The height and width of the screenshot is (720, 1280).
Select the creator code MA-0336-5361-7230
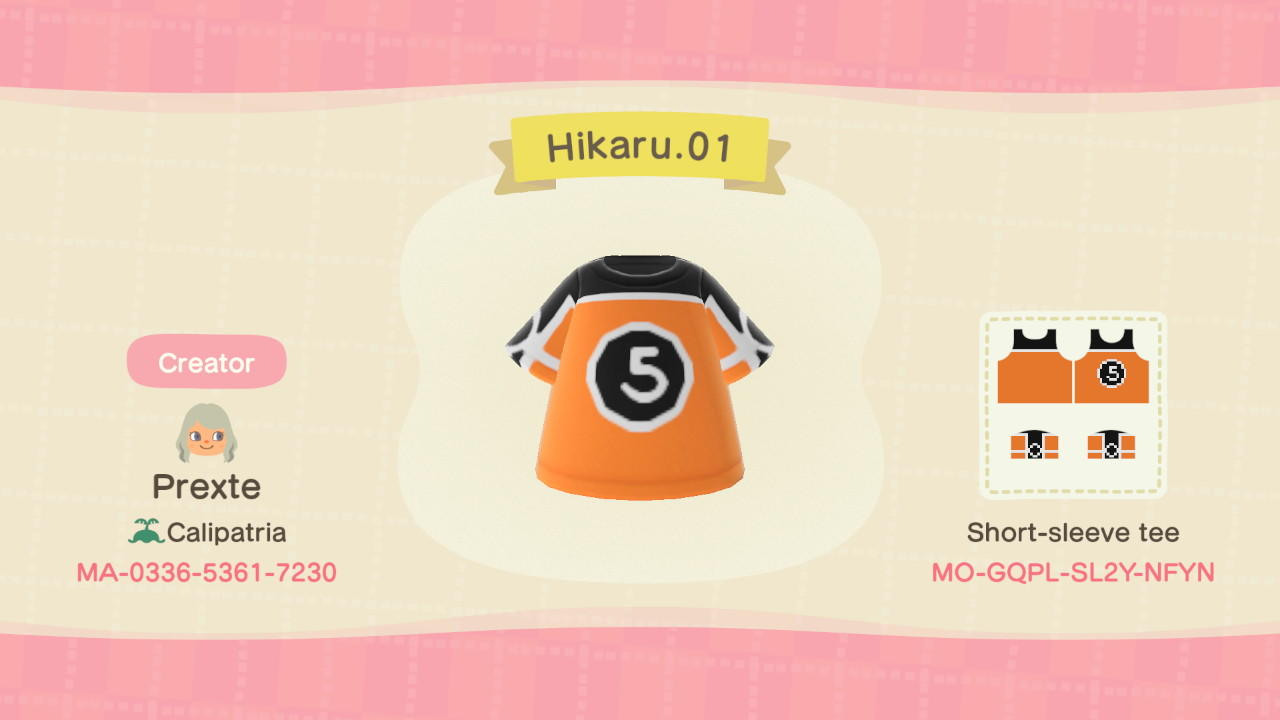pos(206,572)
